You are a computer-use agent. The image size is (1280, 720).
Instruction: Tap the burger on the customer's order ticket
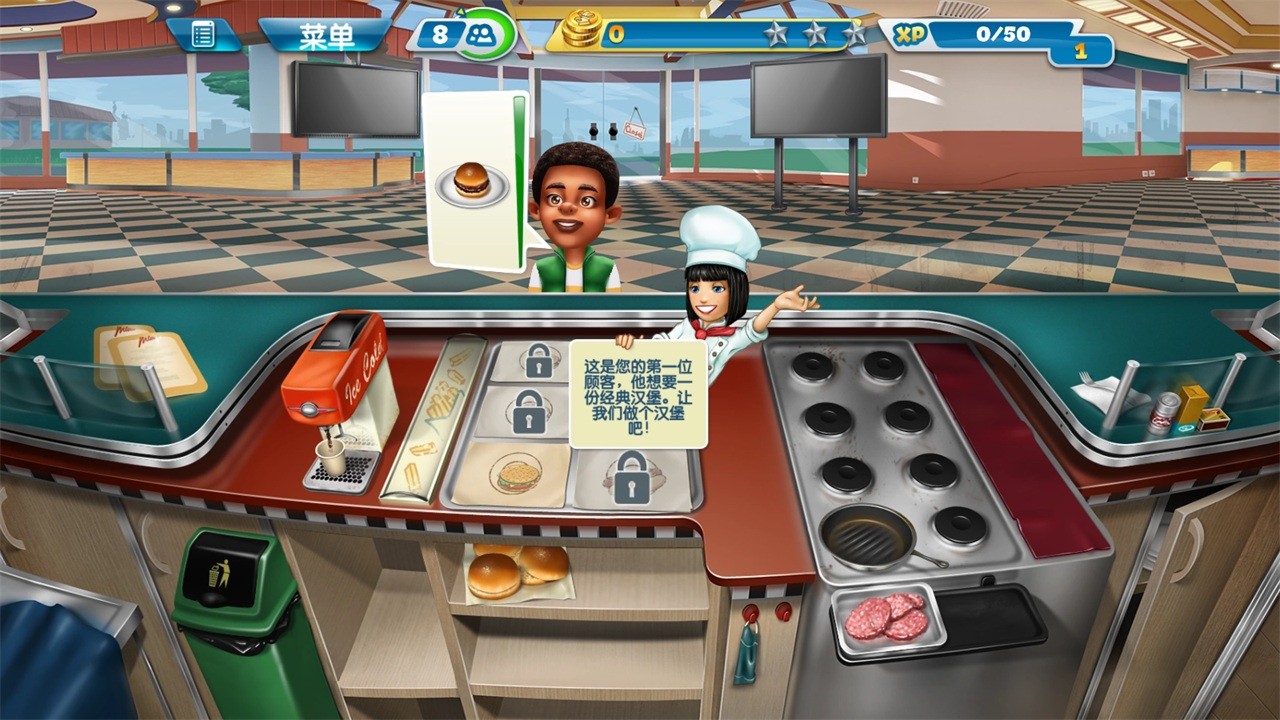pyautogui.click(x=470, y=179)
